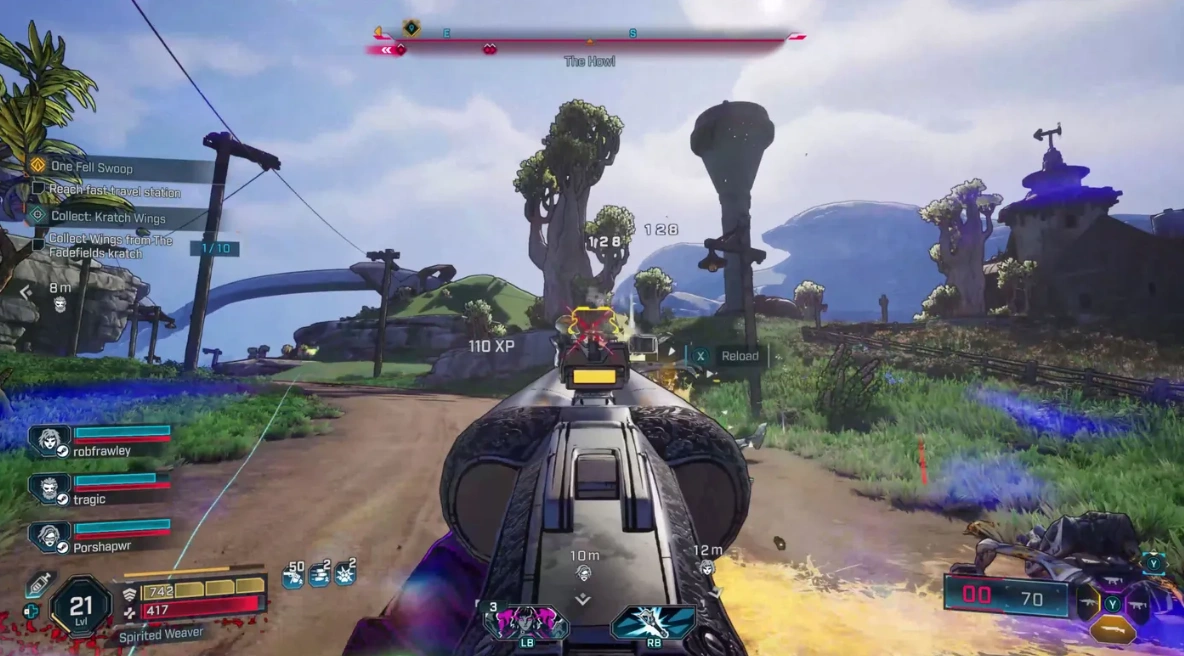Select teammate tragic's portrait
The image size is (1184, 656).
tap(47, 488)
